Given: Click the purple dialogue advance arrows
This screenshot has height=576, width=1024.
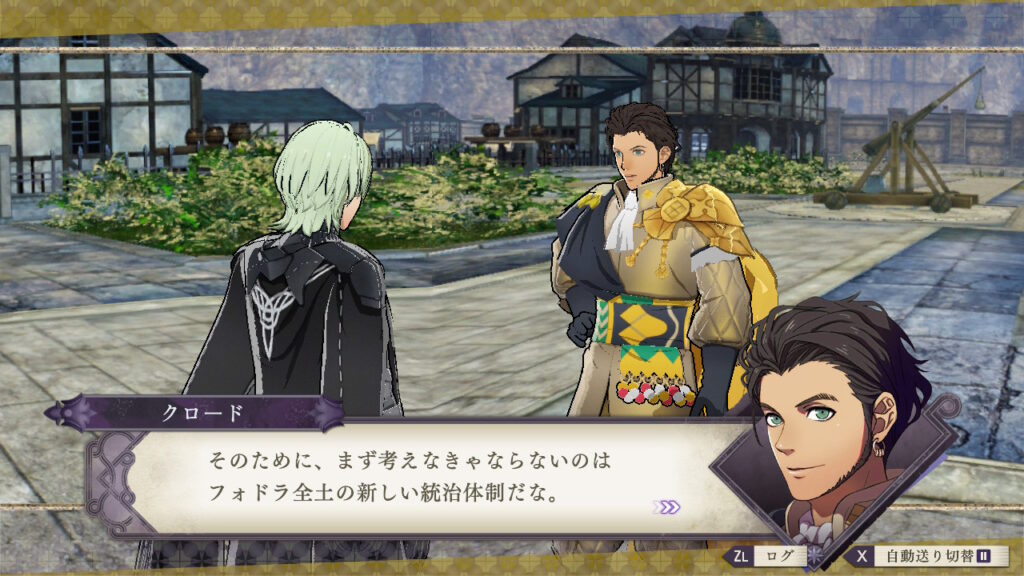Looking at the screenshot, I should pyautogui.click(x=666, y=507).
